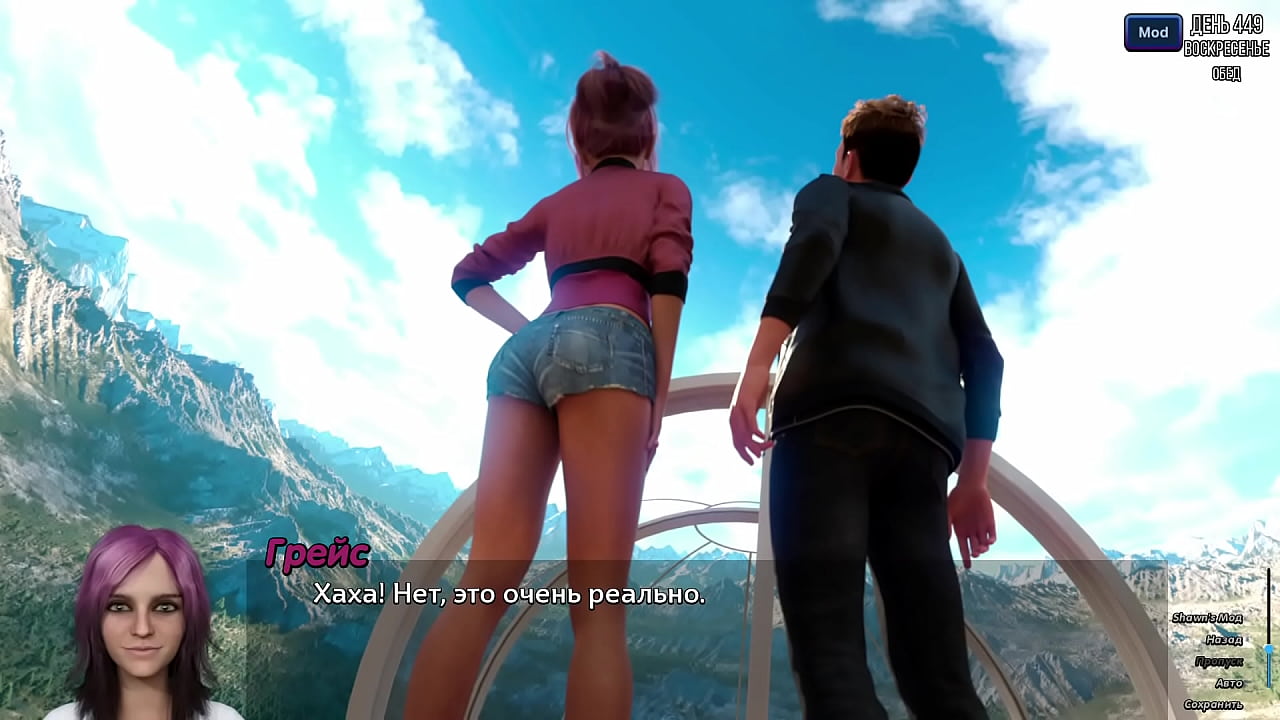Screen dimensions: 1280x720
Task: Click the blue vertical slider handle
Action: [1269, 651]
